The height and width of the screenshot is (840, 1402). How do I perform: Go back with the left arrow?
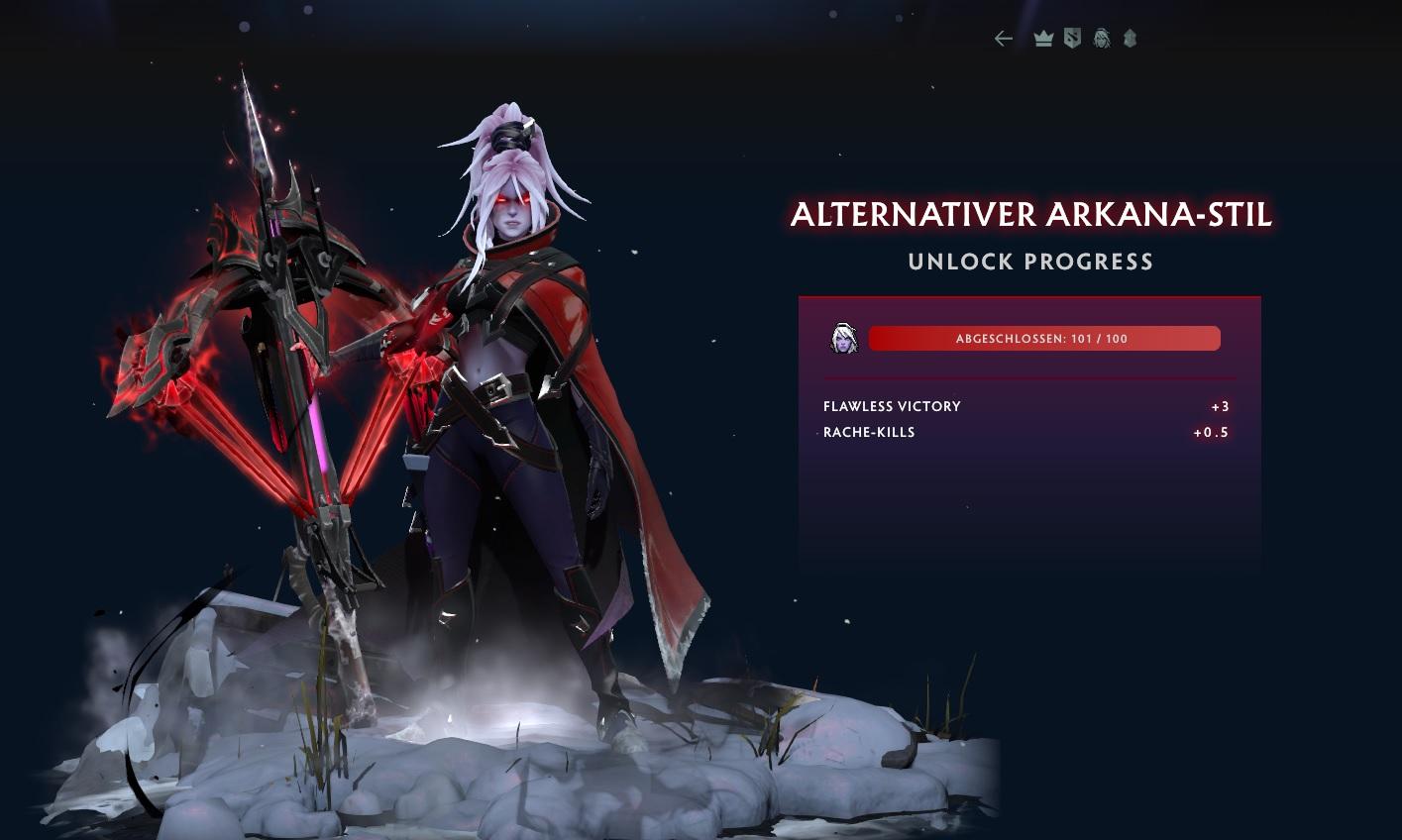(x=1004, y=39)
